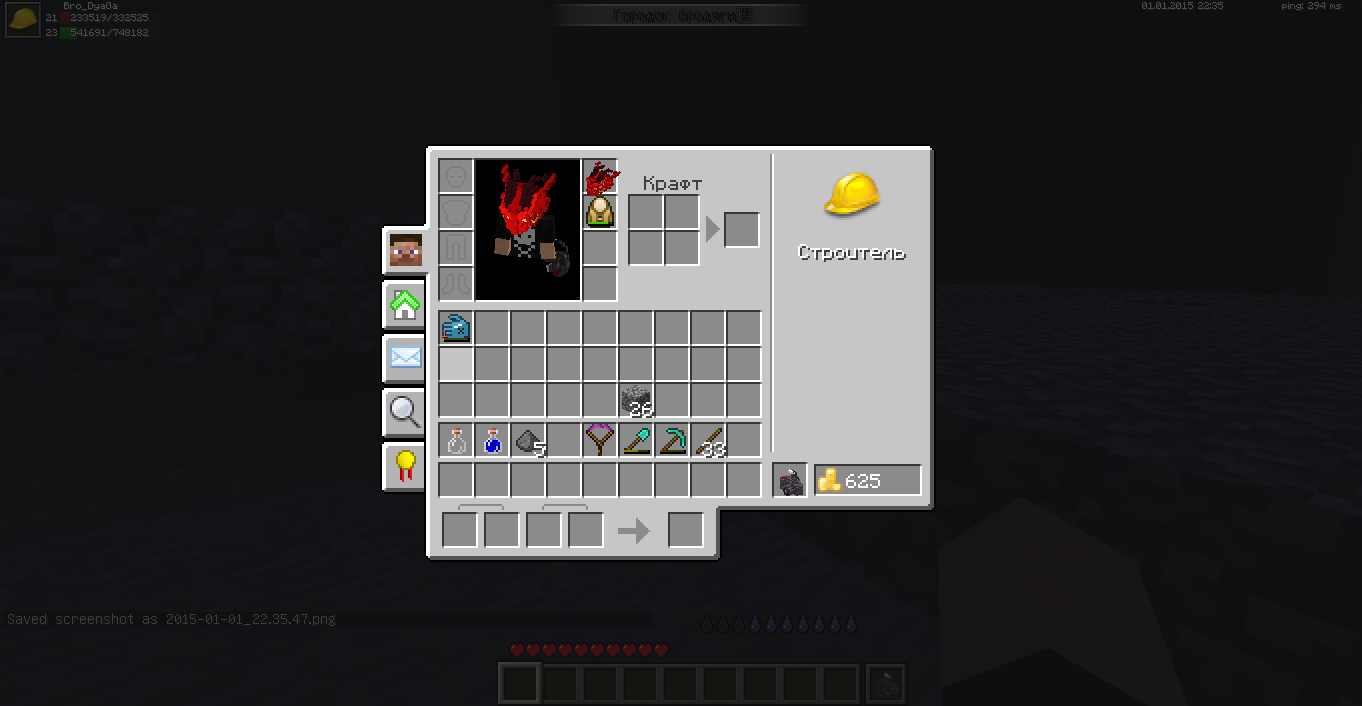The image size is (1362, 706).
Task: Select the diamond pickaxe
Action: click(672, 441)
